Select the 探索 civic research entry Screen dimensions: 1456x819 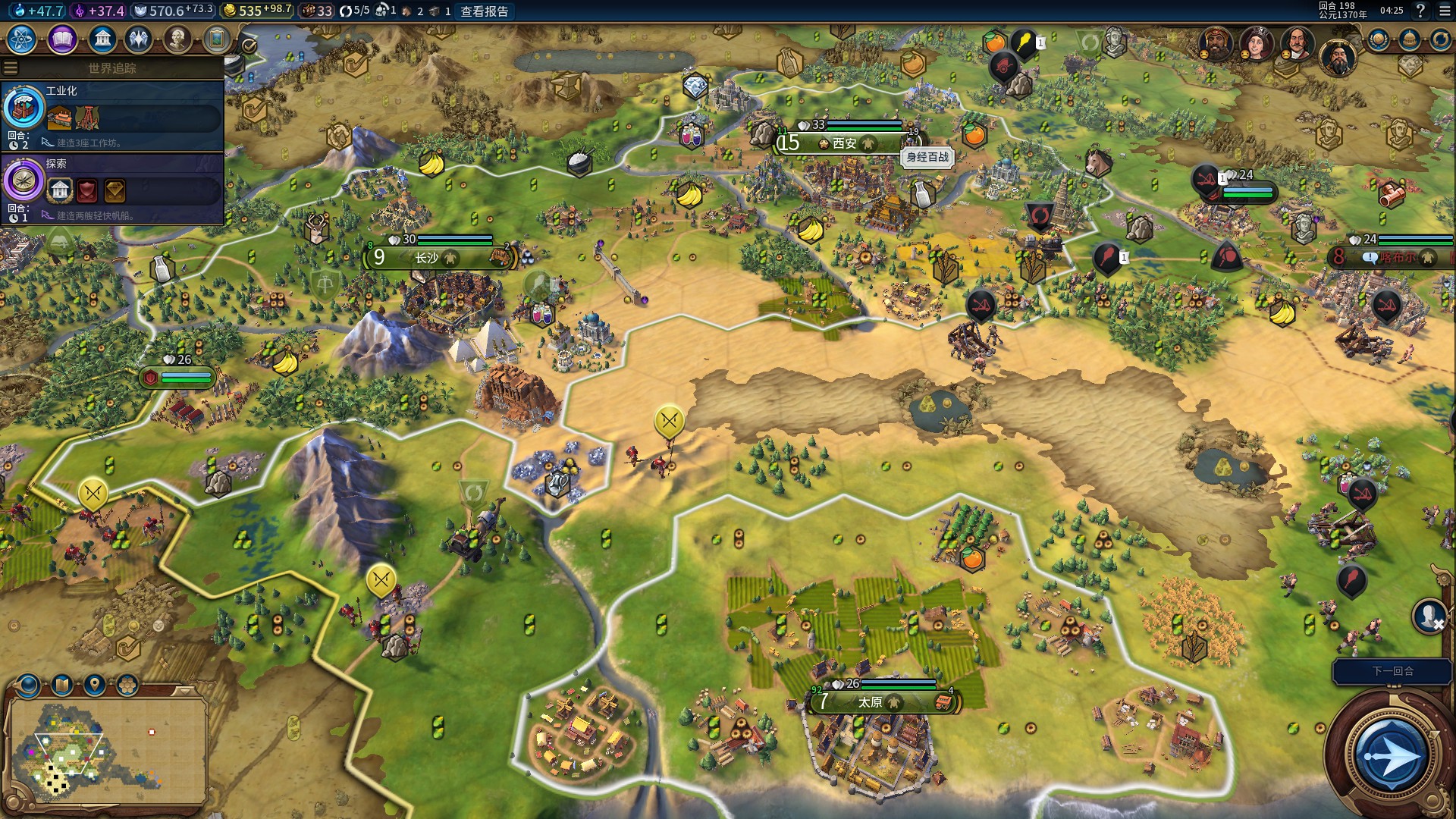(x=112, y=189)
